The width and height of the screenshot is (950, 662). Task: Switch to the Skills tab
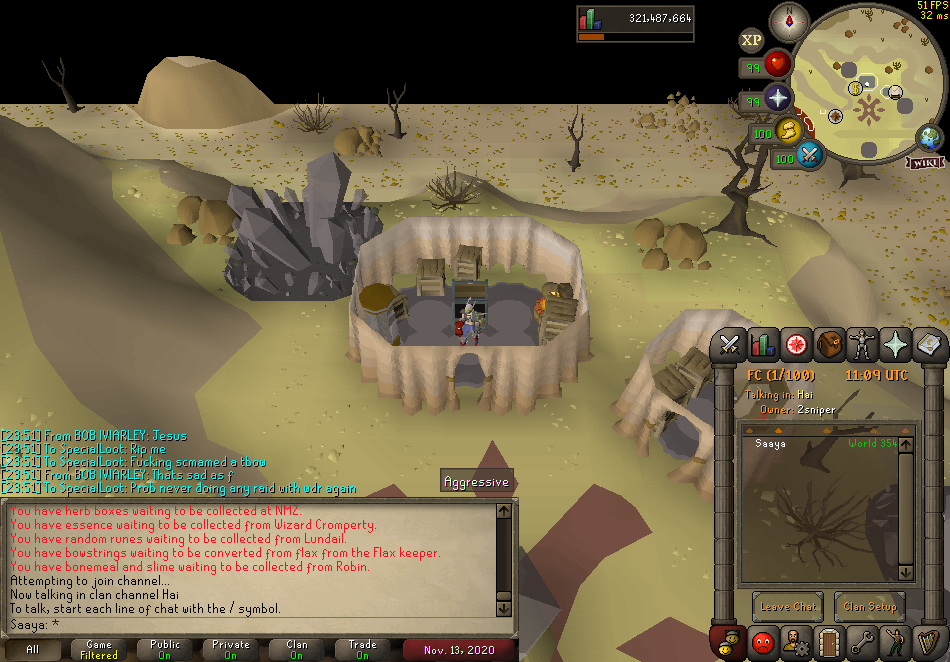pyautogui.click(x=764, y=345)
